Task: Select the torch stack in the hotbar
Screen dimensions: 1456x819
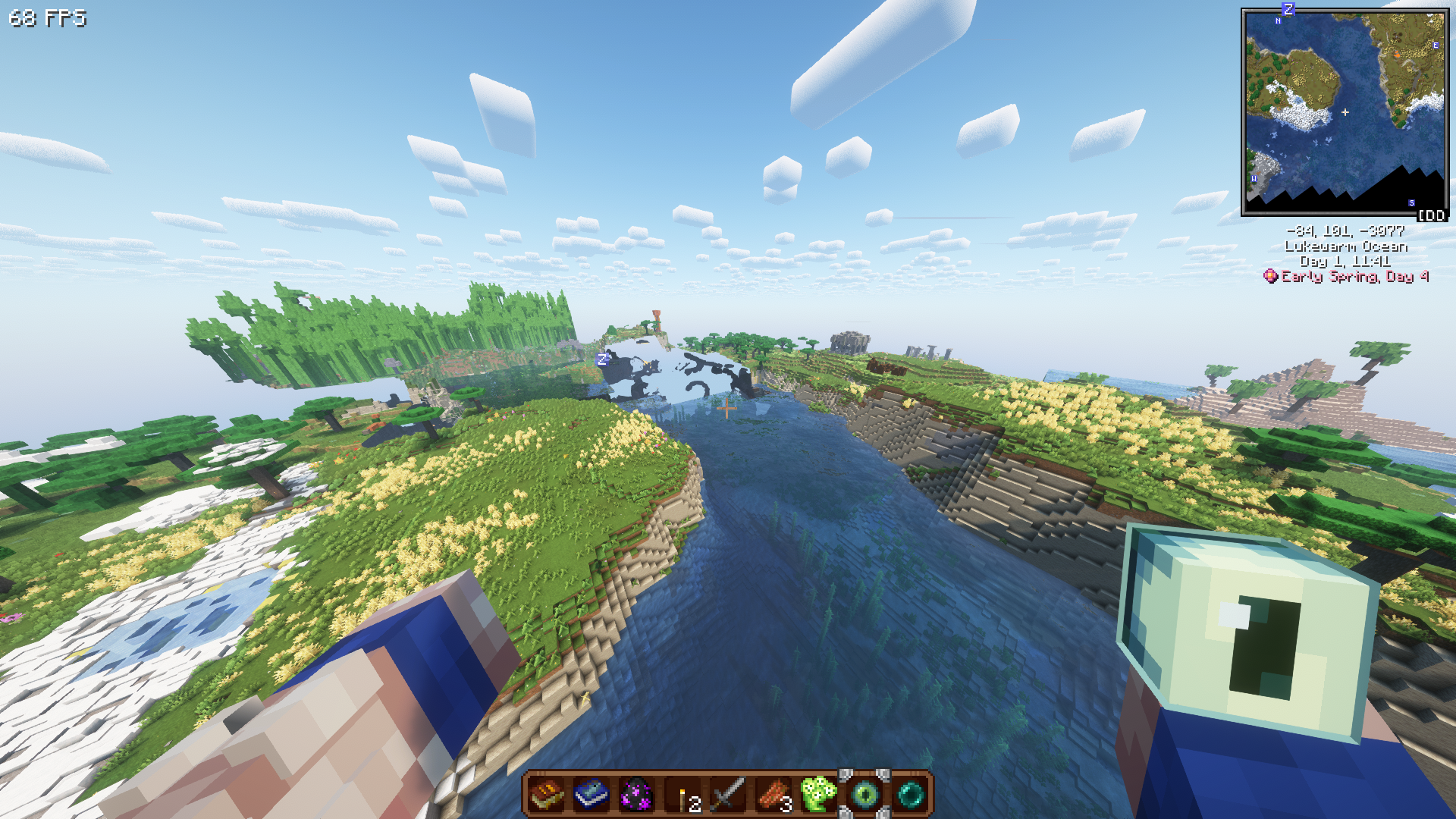Action: tap(683, 795)
